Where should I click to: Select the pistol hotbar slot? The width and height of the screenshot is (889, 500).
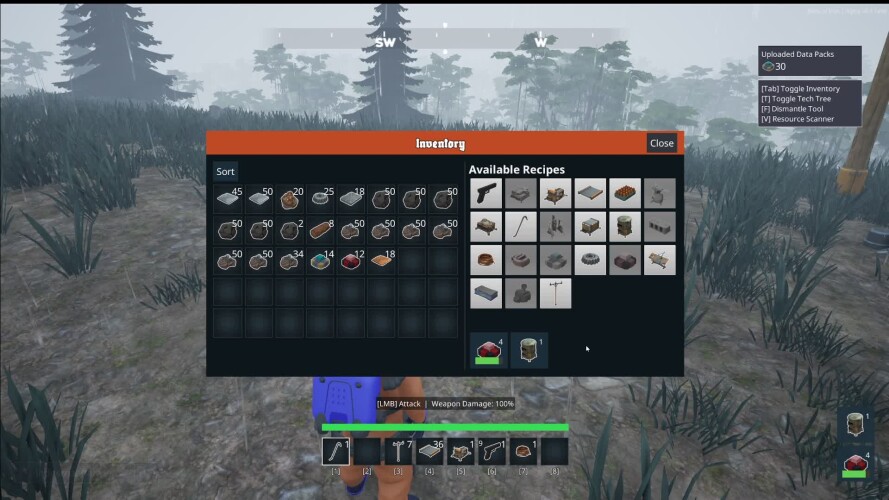pyautogui.click(x=491, y=452)
